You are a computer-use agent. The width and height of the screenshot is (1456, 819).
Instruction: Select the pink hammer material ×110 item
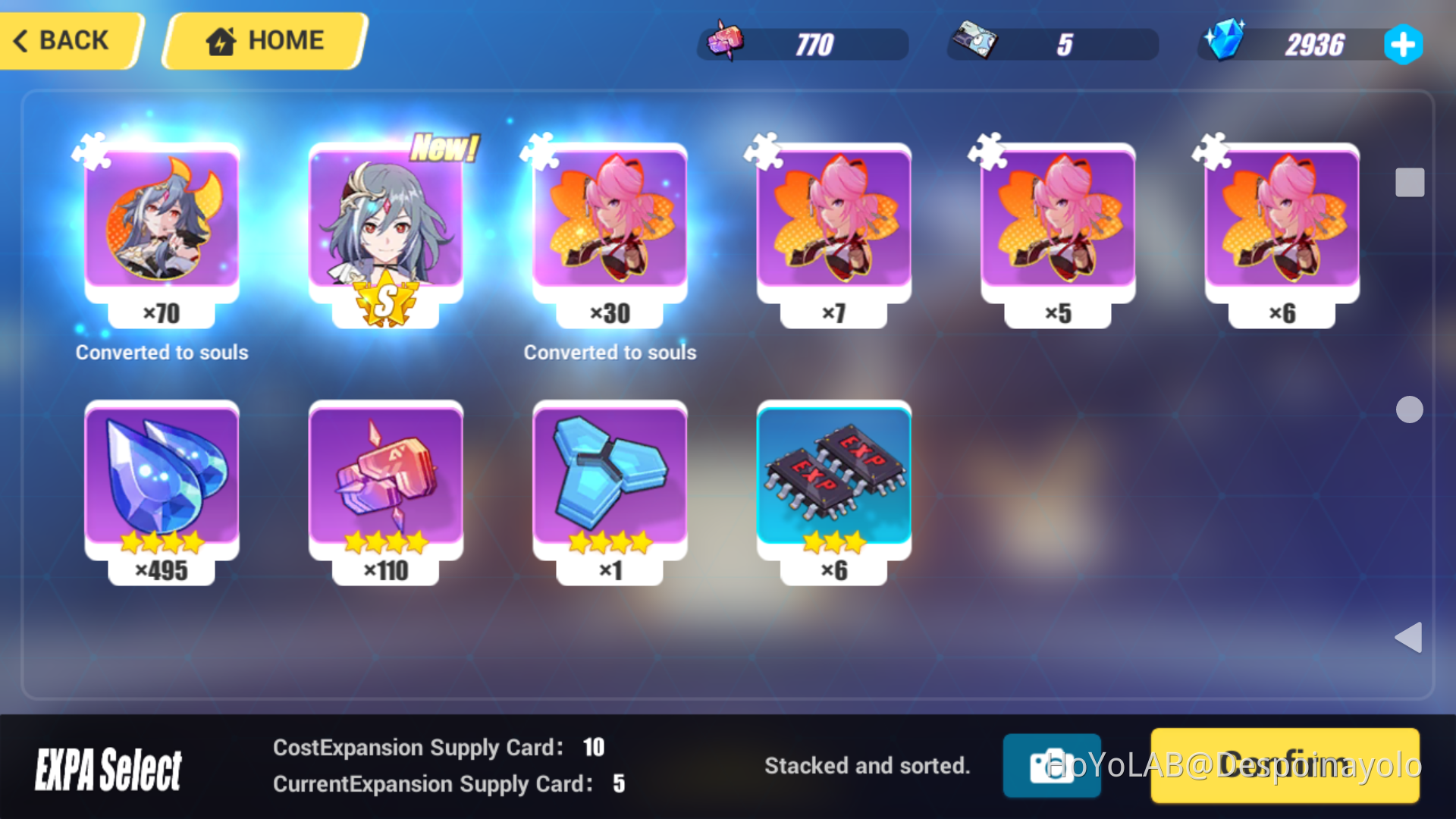pyautogui.click(x=386, y=485)
